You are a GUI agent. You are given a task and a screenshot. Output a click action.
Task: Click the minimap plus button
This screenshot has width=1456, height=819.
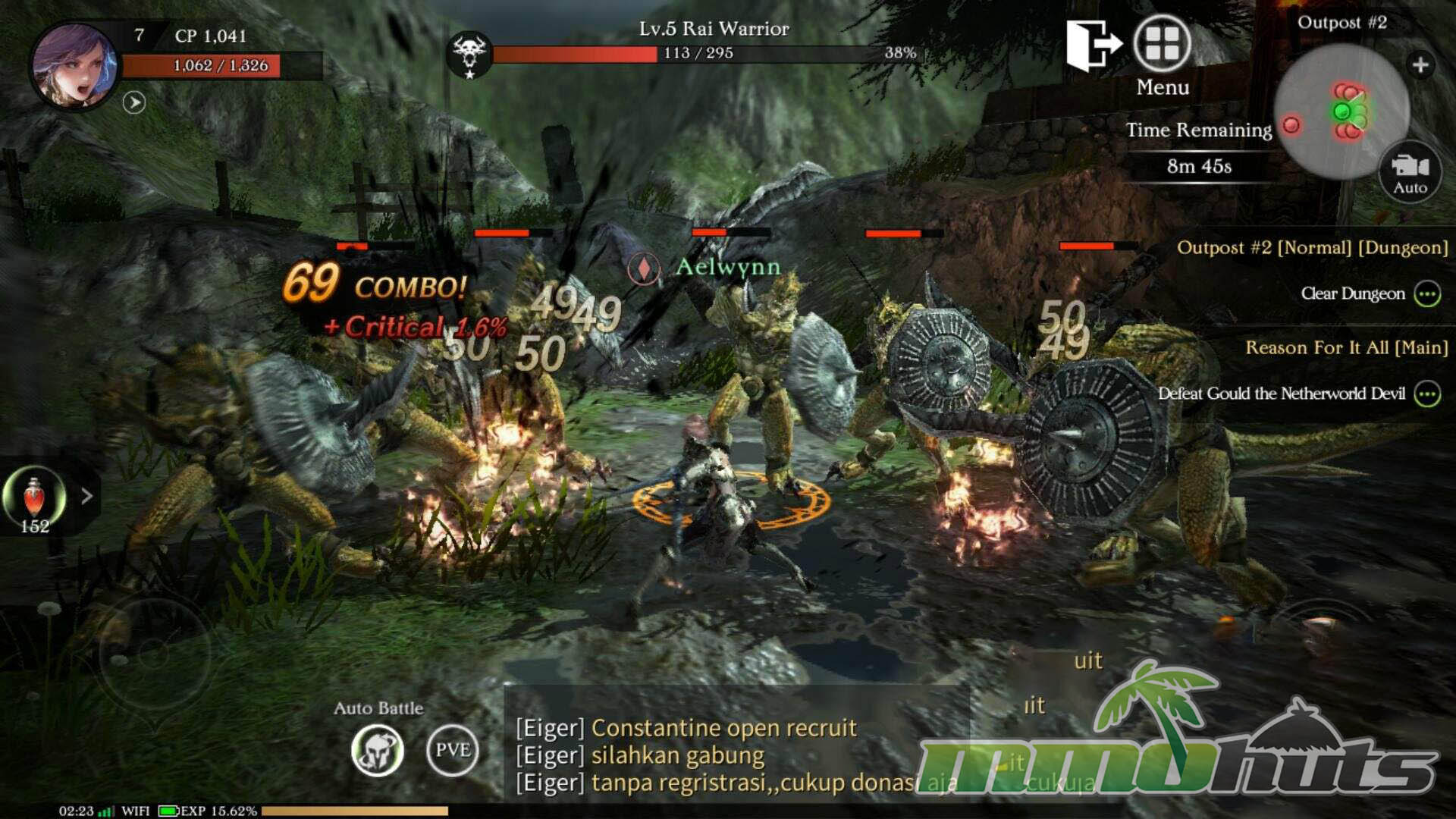(1420, 65)
